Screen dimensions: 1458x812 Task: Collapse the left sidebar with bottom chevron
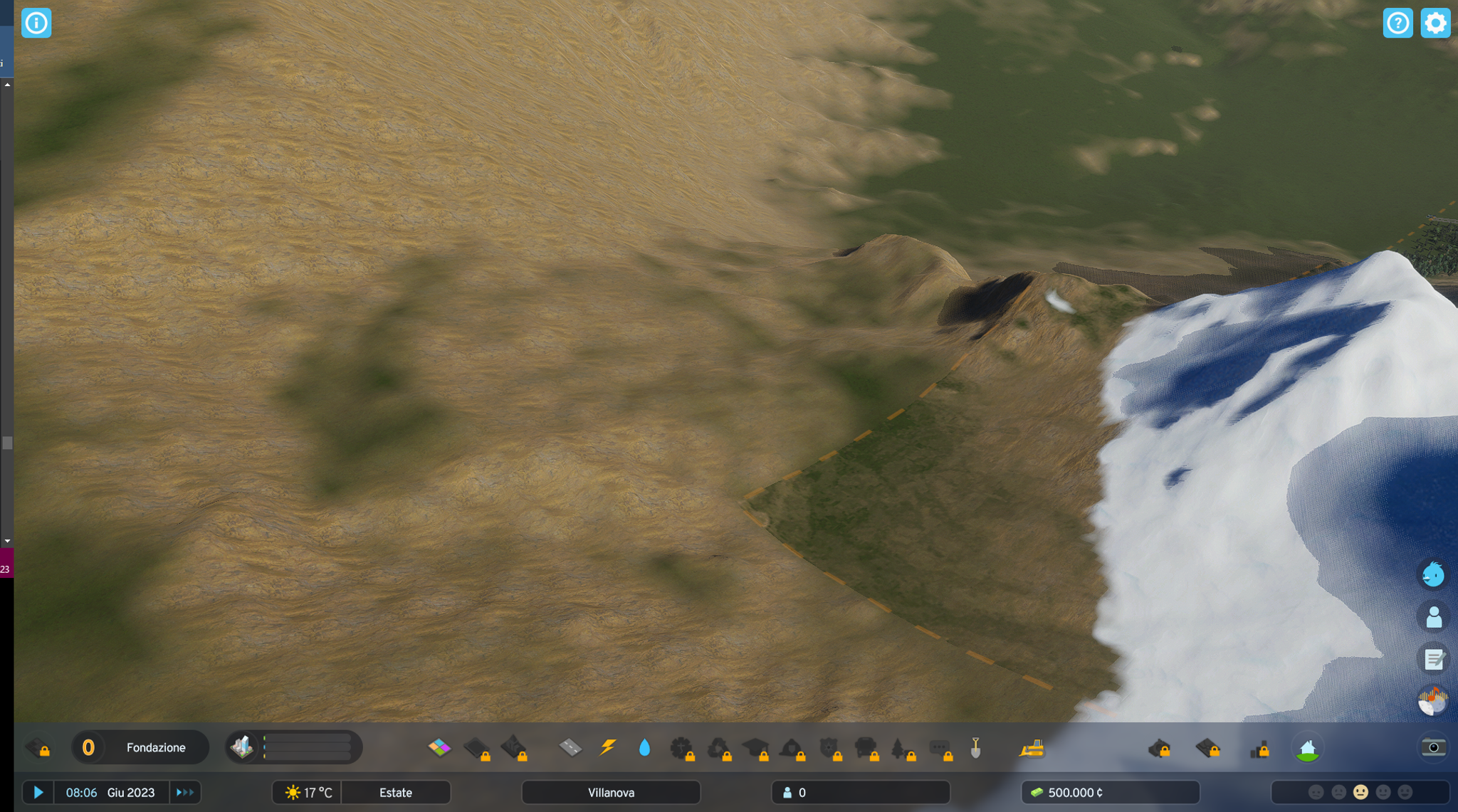coord(6,541)
